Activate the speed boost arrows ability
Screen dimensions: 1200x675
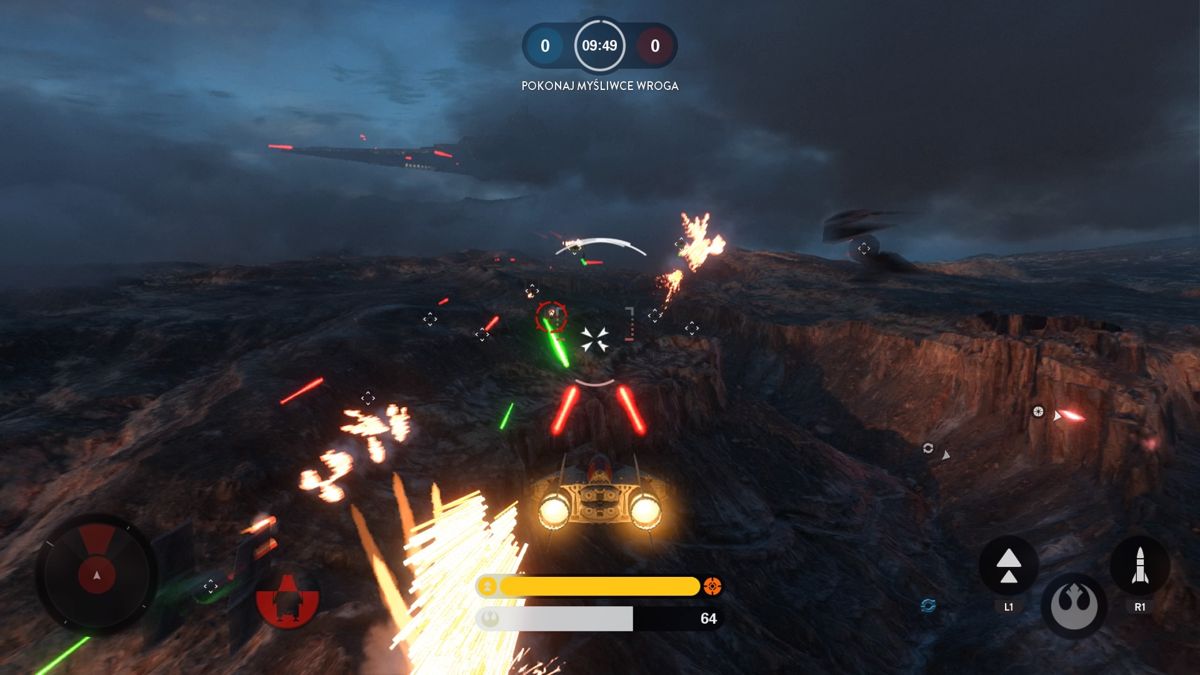1008,565
